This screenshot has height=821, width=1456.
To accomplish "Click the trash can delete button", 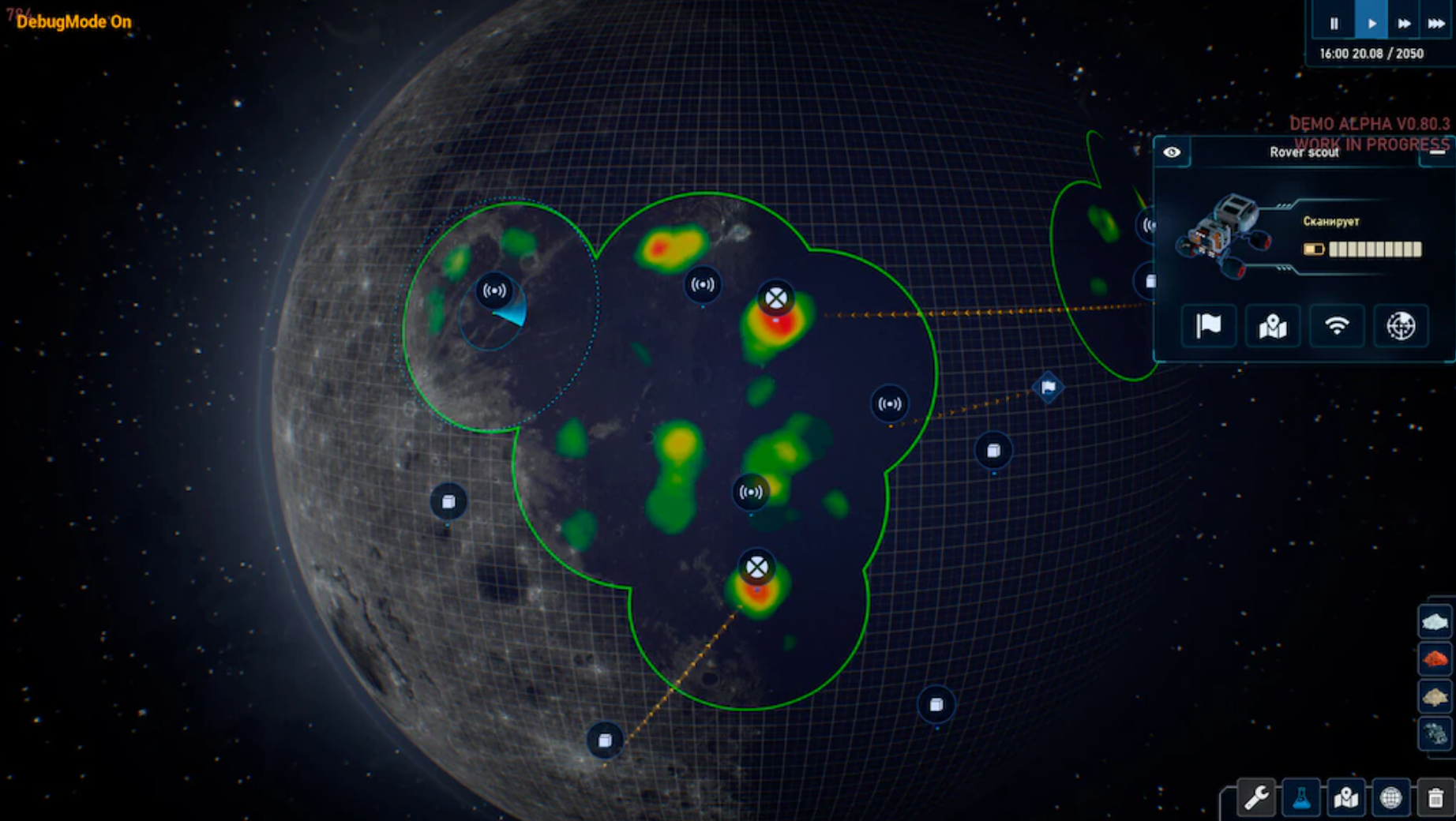I will coord(1435,798).
